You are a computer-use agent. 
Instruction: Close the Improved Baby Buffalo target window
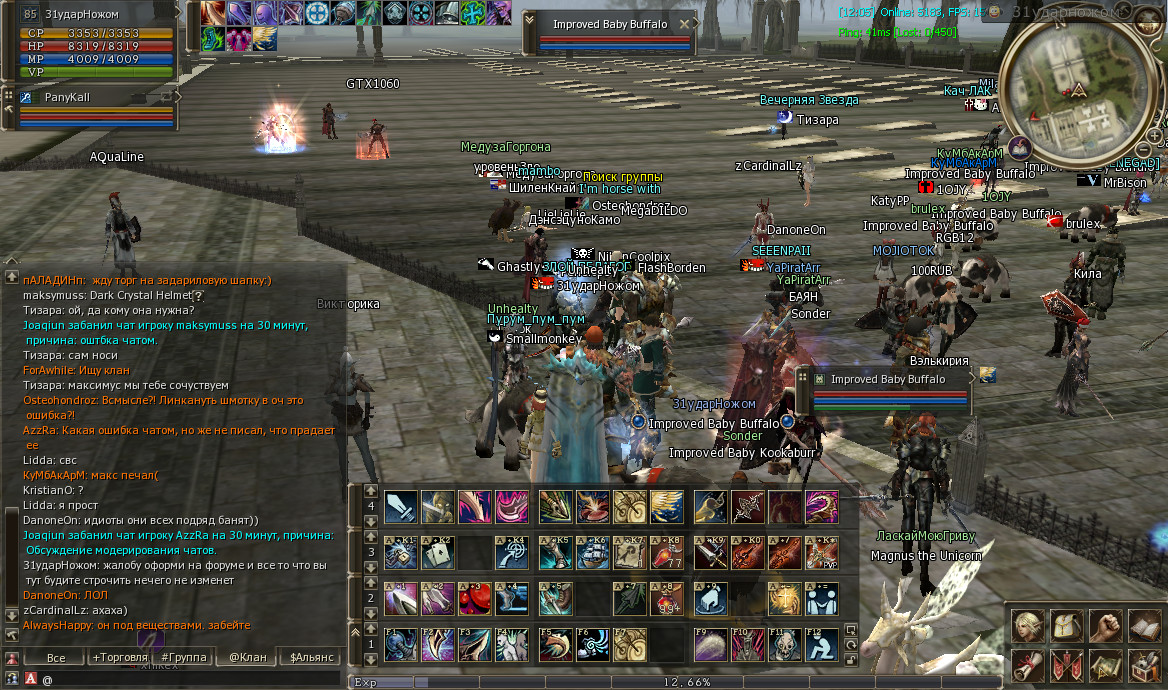tap(685, 24)
